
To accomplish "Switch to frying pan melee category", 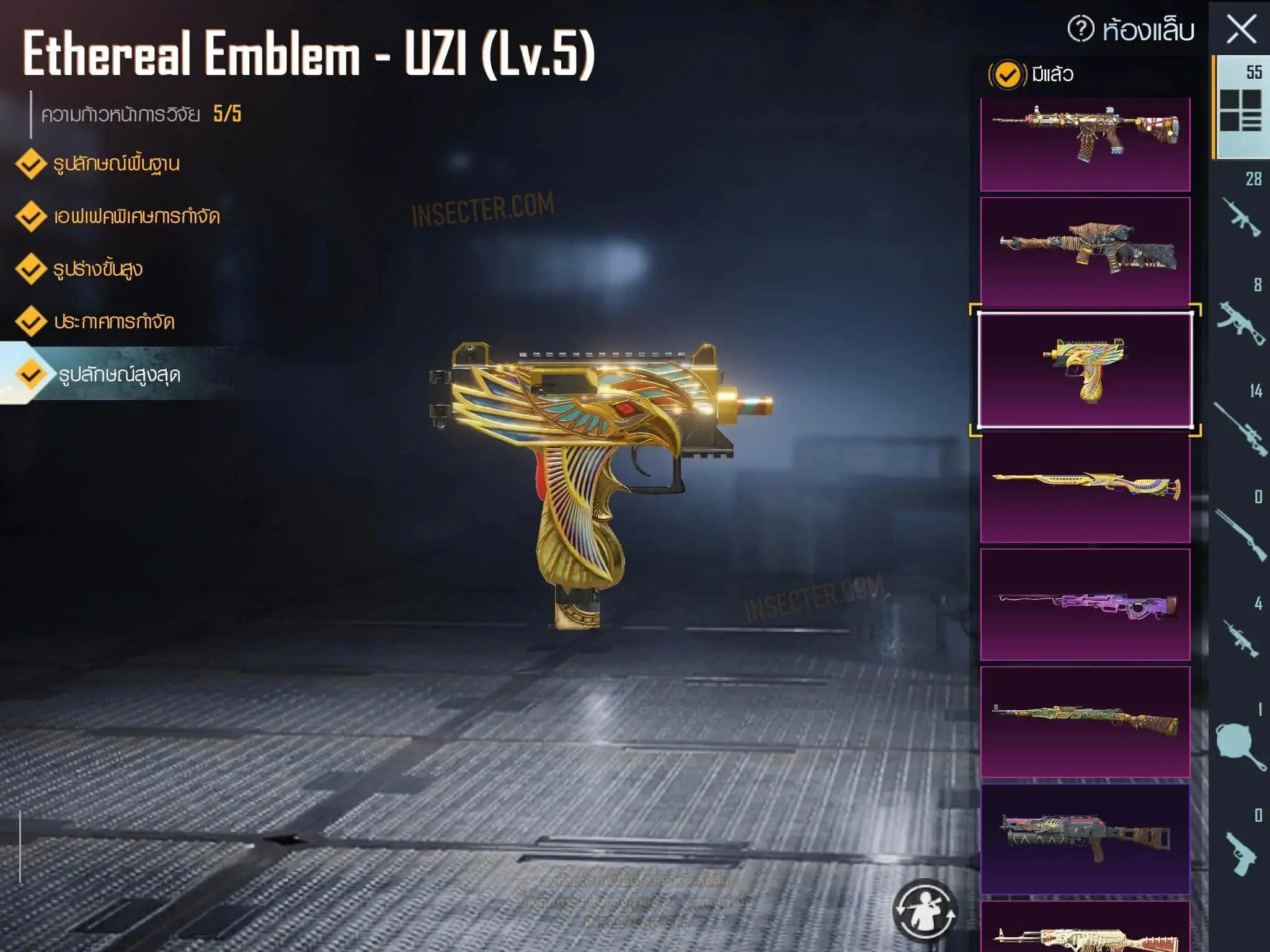I will [1241, 744].
